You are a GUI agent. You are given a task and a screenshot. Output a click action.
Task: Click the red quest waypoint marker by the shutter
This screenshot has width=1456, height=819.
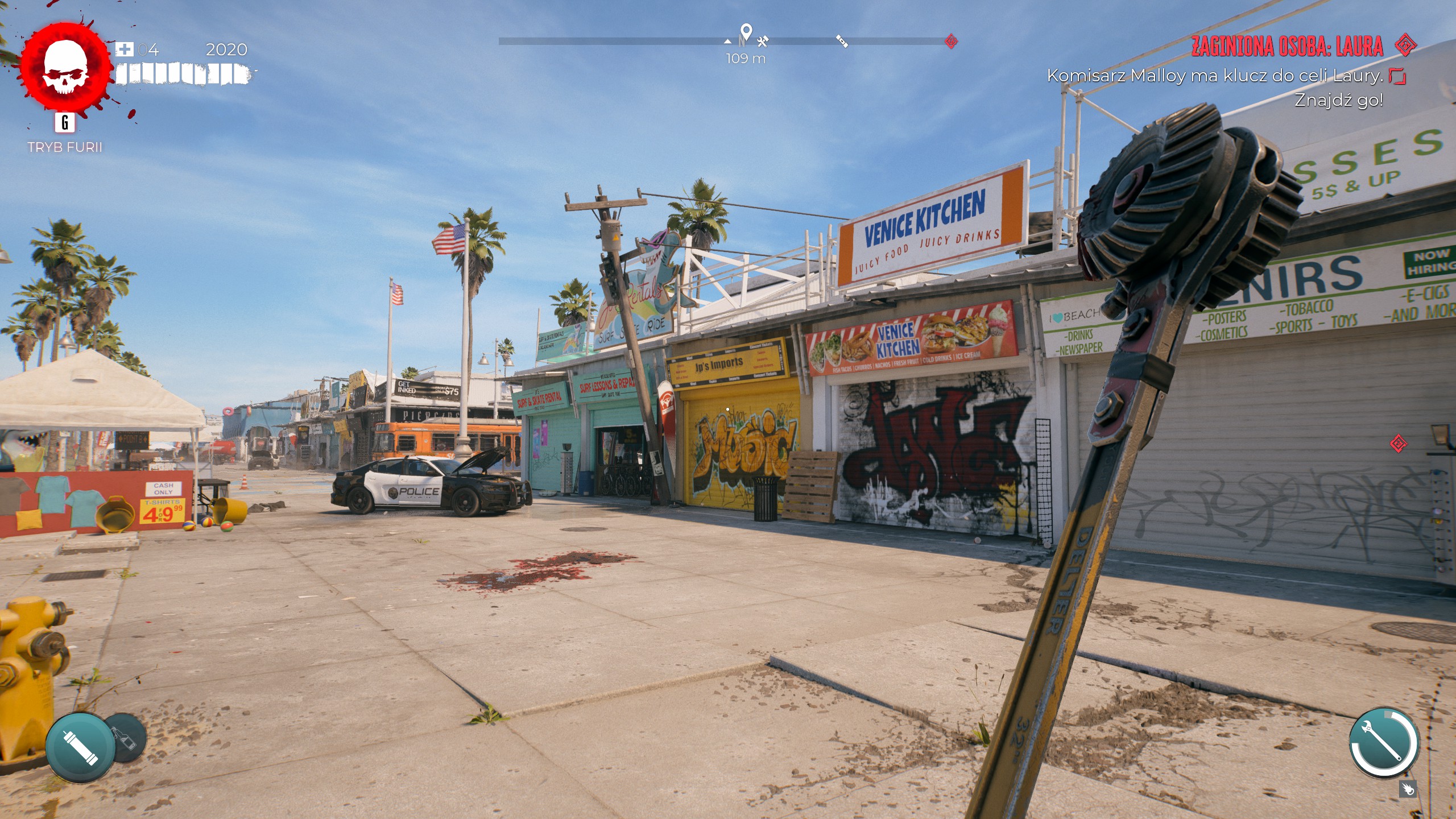click(1399, 444)
